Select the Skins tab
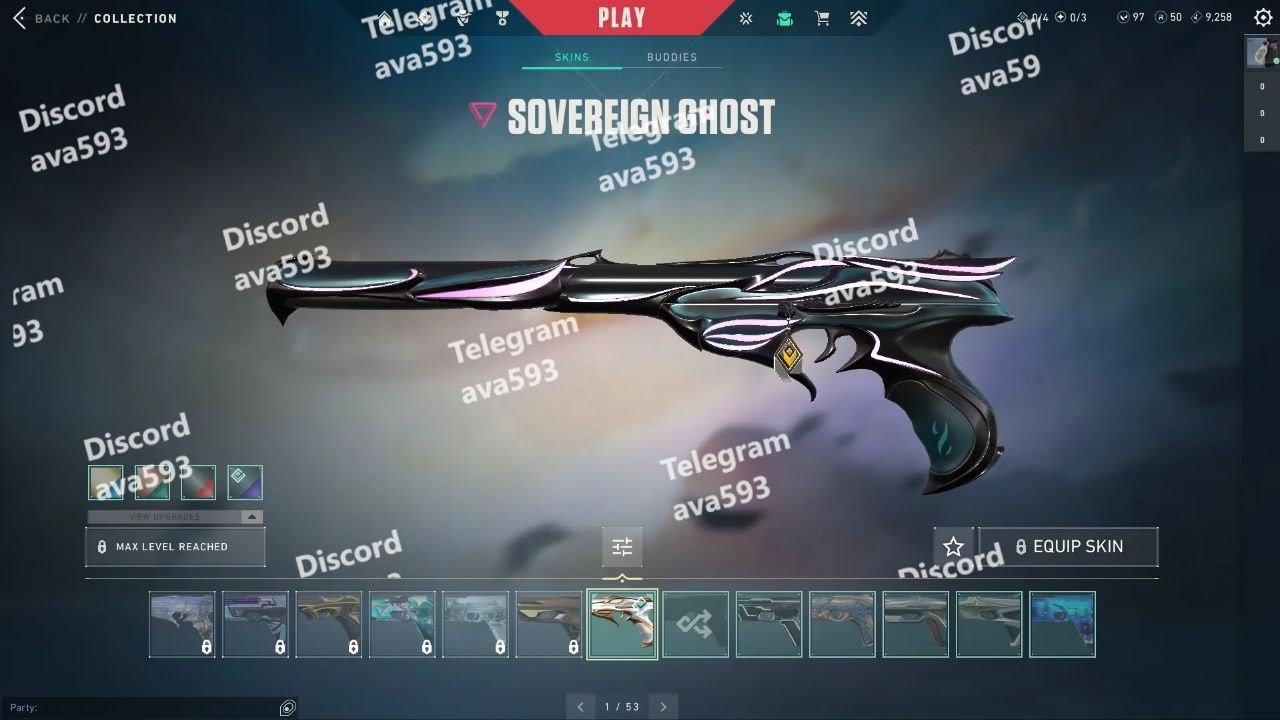Image resolution: width=1280 pixels, height=720 pixels. tap(572, 57)
